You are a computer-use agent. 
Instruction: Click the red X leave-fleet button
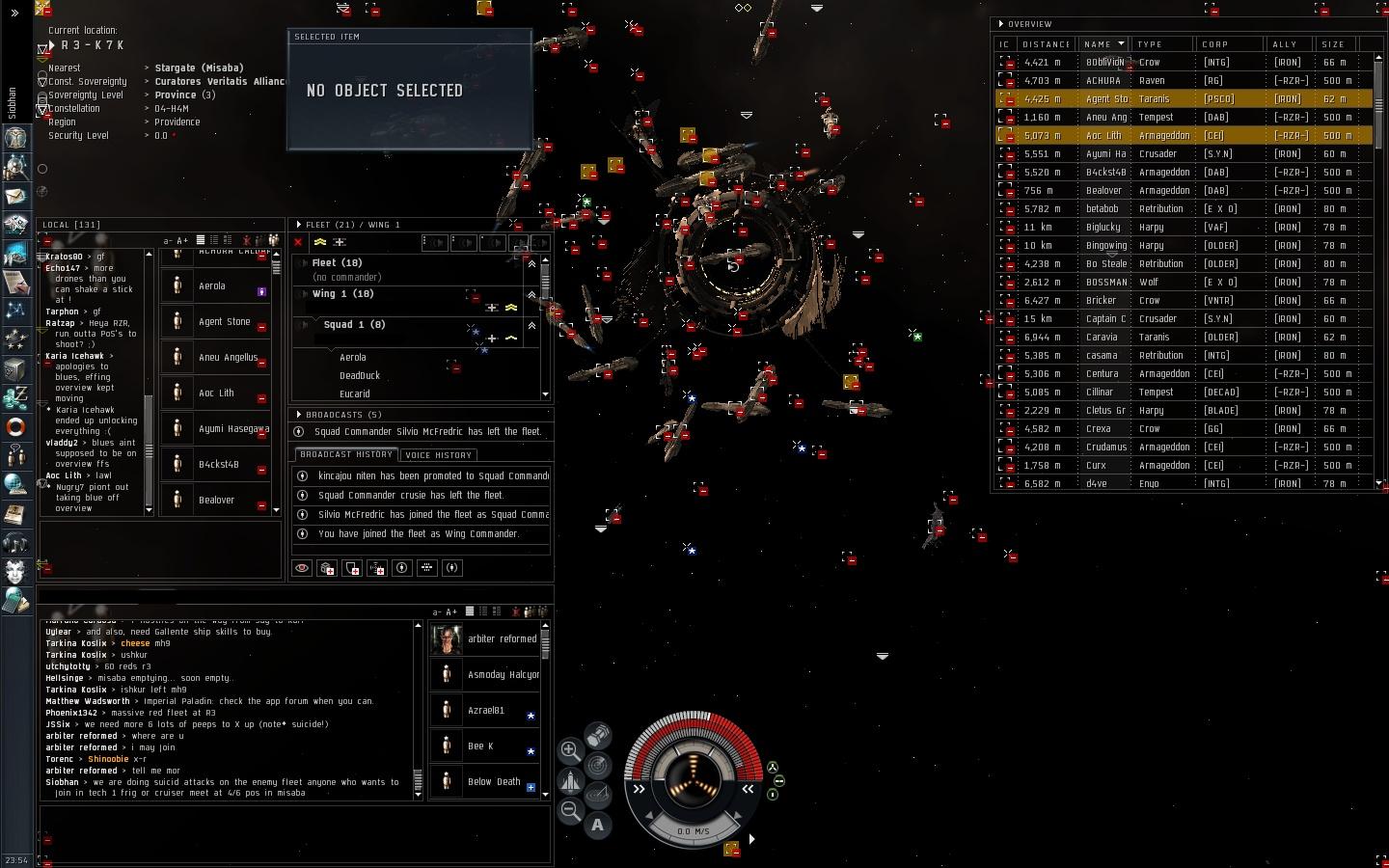click(x=298, y=243)
